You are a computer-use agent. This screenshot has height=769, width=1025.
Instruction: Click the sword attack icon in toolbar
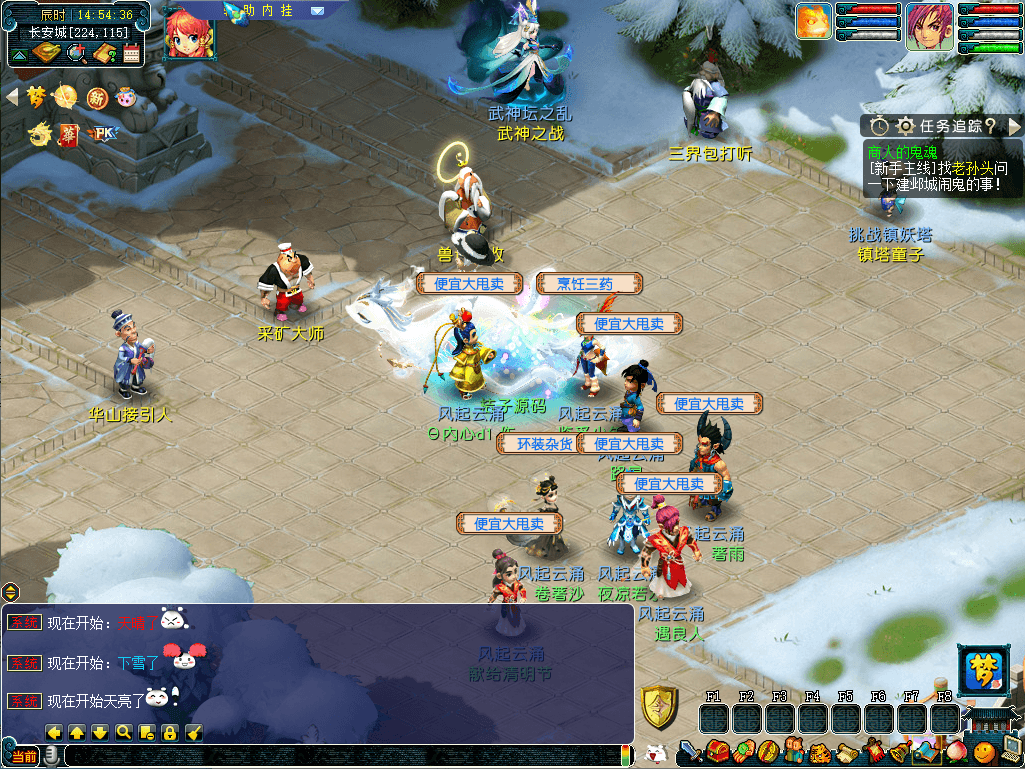tap(692, 751)
